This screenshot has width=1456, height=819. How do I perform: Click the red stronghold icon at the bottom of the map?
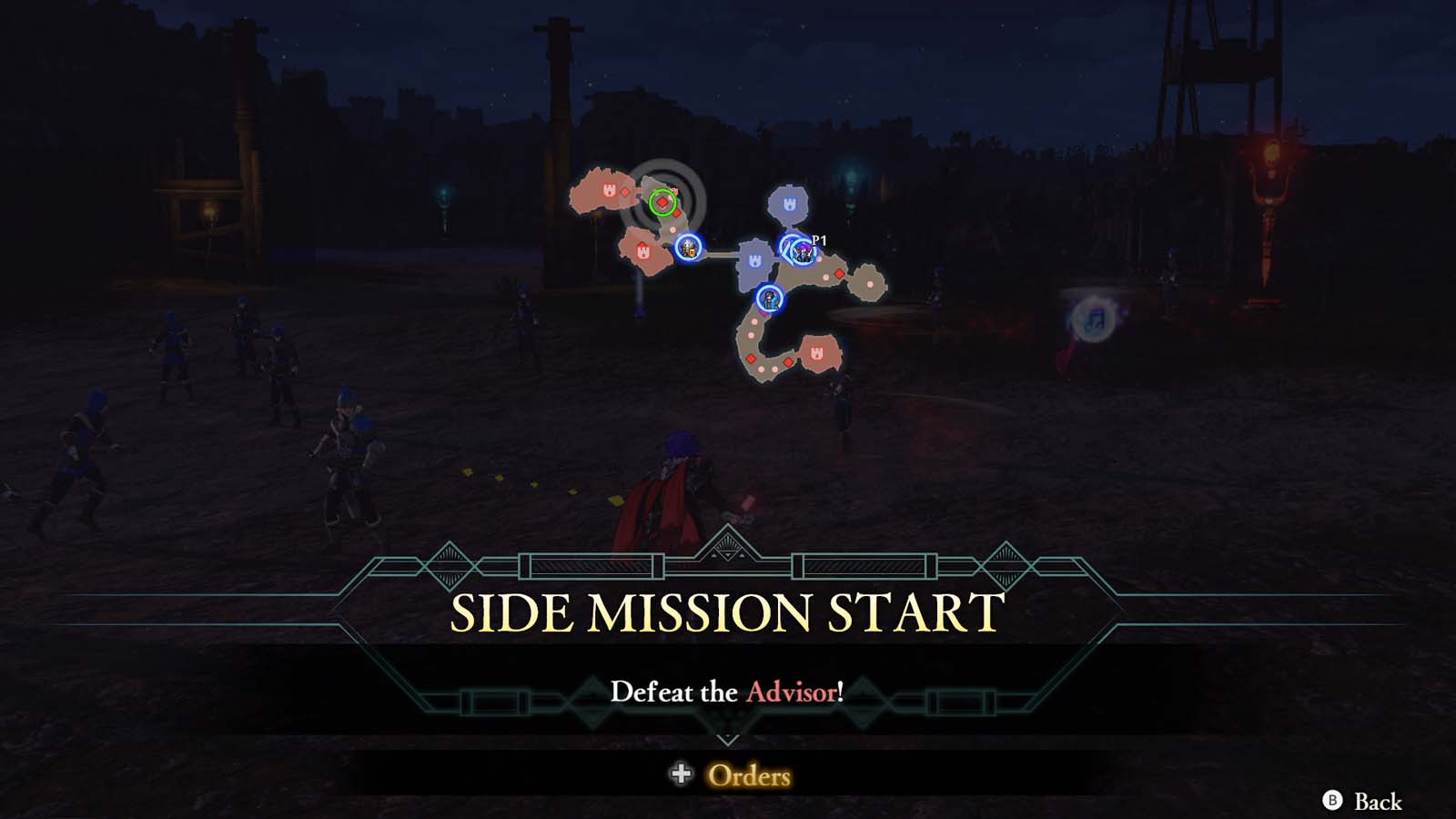(815, 351)
